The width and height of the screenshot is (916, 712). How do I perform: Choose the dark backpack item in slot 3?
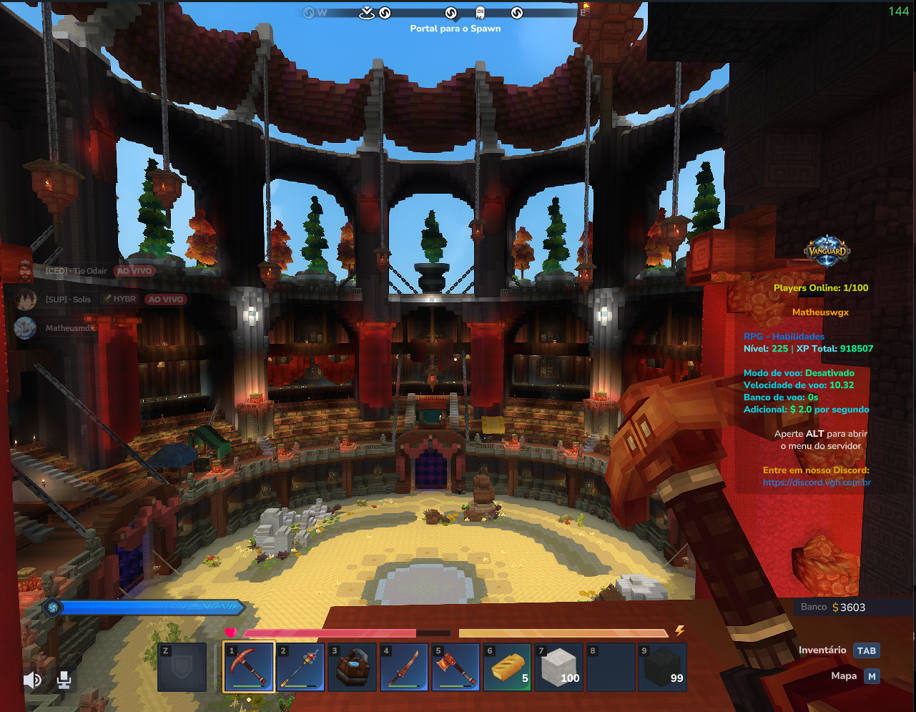tap(352, 667)
